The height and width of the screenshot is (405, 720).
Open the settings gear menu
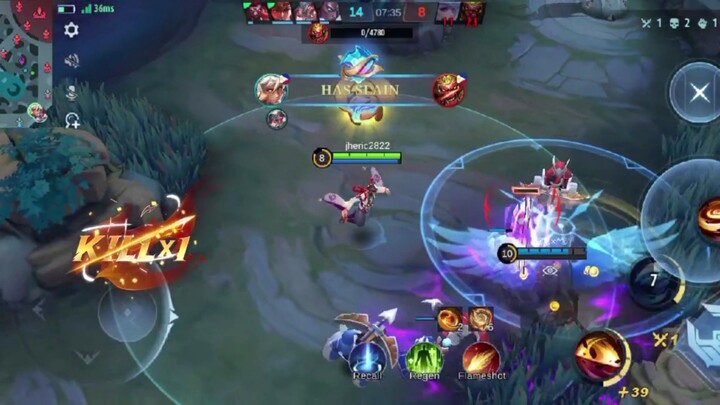tap(71, 30)
